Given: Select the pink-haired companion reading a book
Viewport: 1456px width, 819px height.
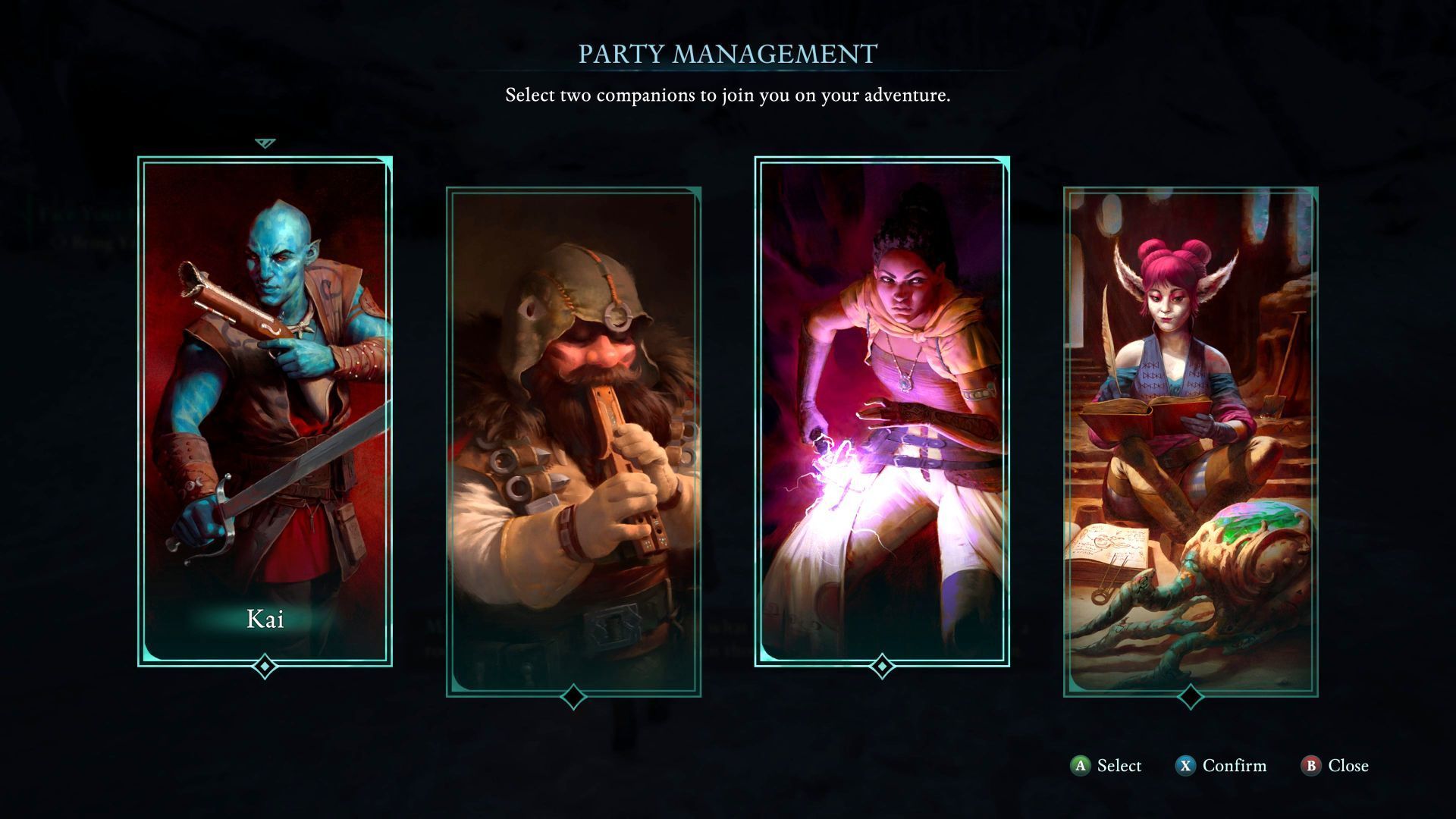Looking at the screenshot, I should (1191, 441).
